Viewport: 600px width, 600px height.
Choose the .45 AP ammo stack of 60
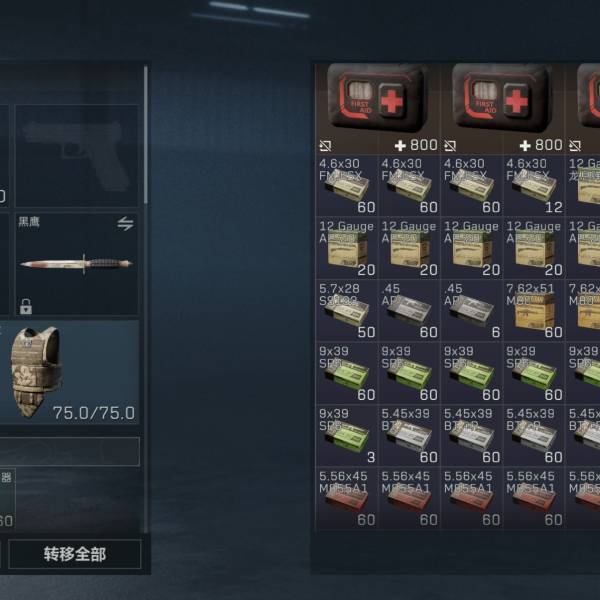click(408, 310)
